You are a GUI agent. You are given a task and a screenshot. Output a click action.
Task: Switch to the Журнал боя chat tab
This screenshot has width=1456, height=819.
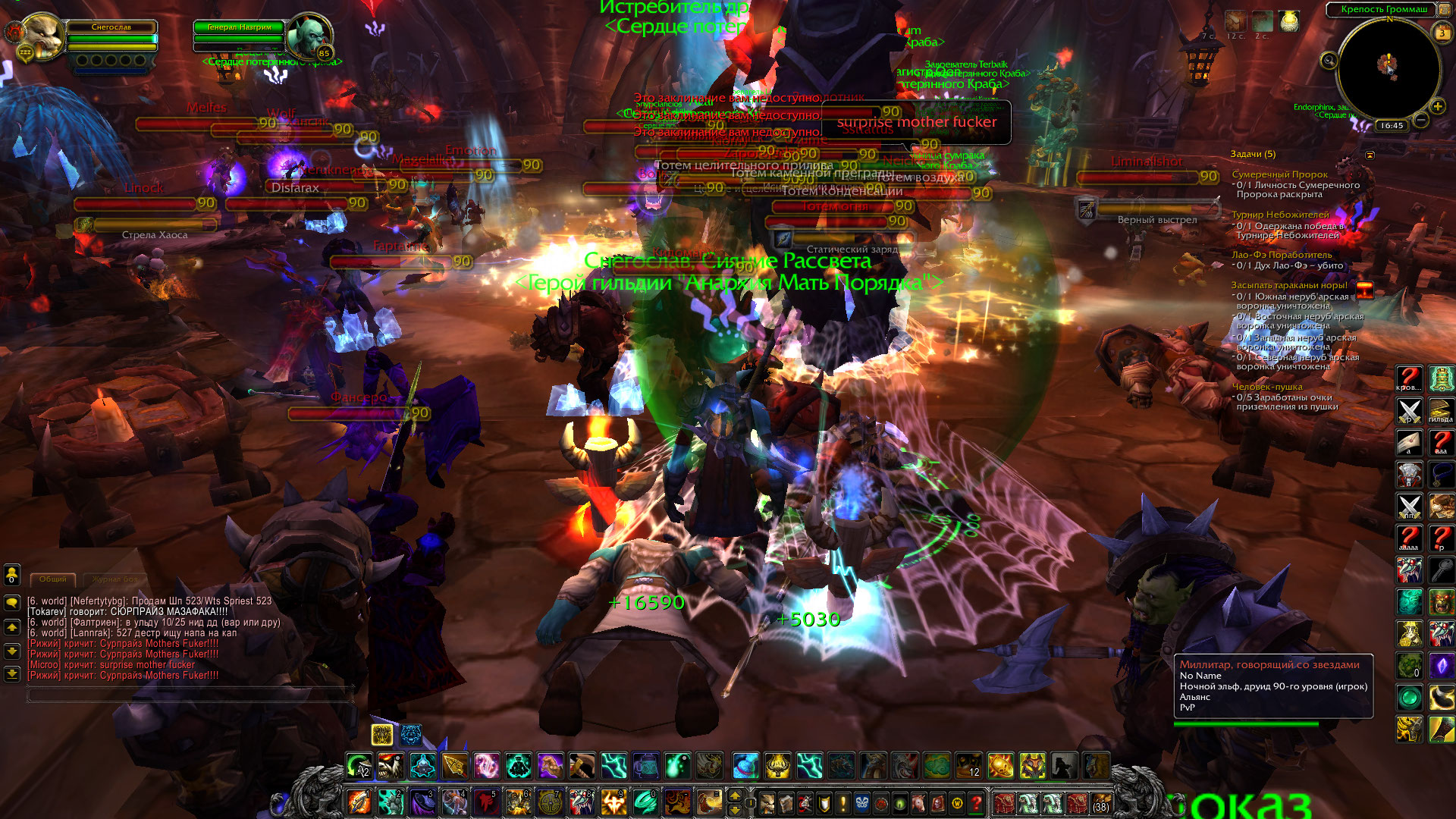pyautogui.click(x=115, y=579)
